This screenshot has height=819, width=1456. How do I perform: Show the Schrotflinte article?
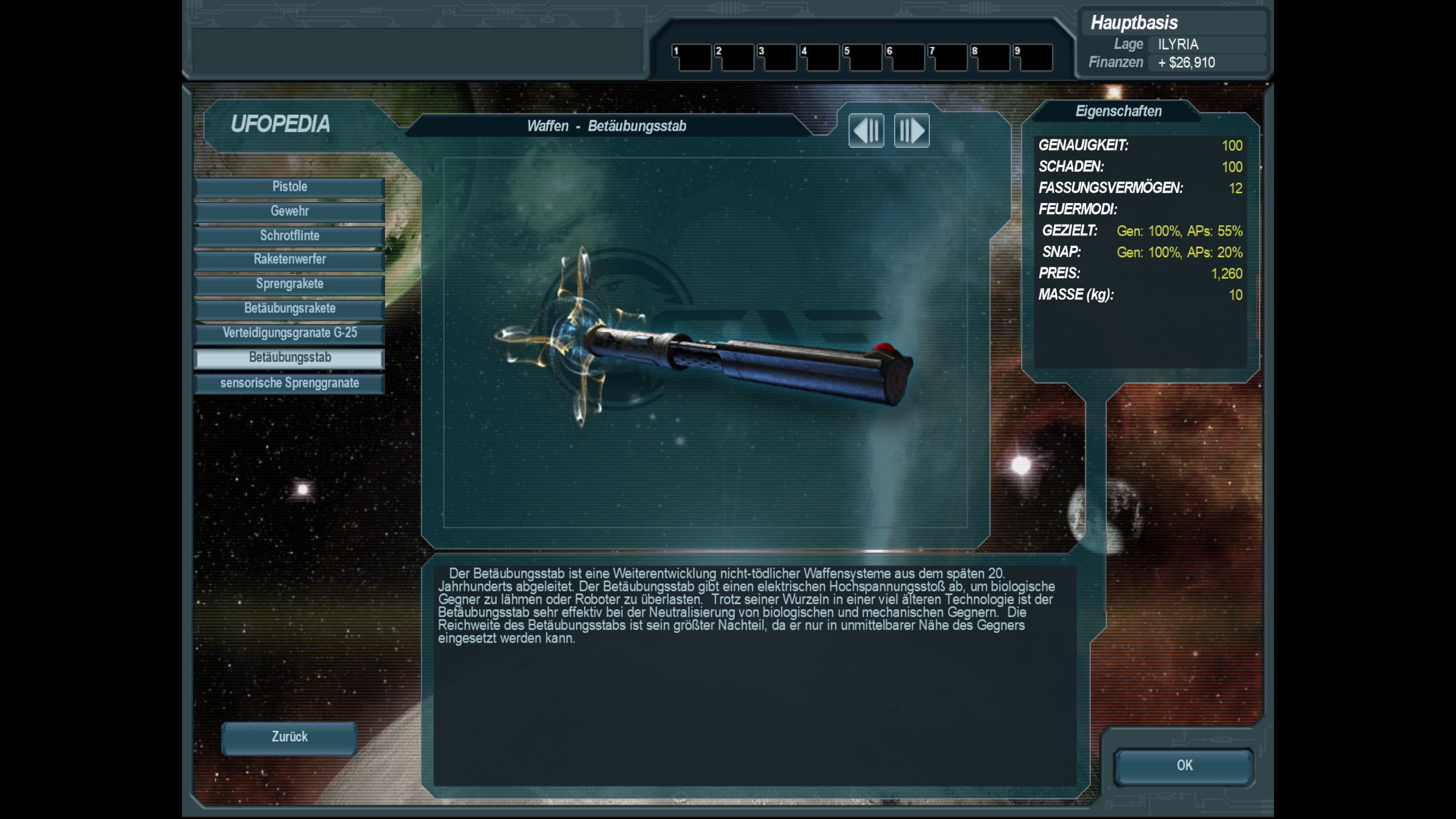(x=289, y=236)
